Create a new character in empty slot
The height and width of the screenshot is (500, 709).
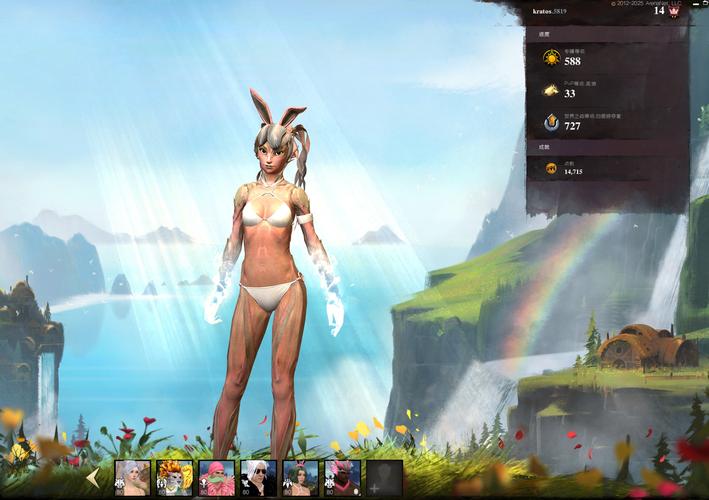[x=384, y=478]
